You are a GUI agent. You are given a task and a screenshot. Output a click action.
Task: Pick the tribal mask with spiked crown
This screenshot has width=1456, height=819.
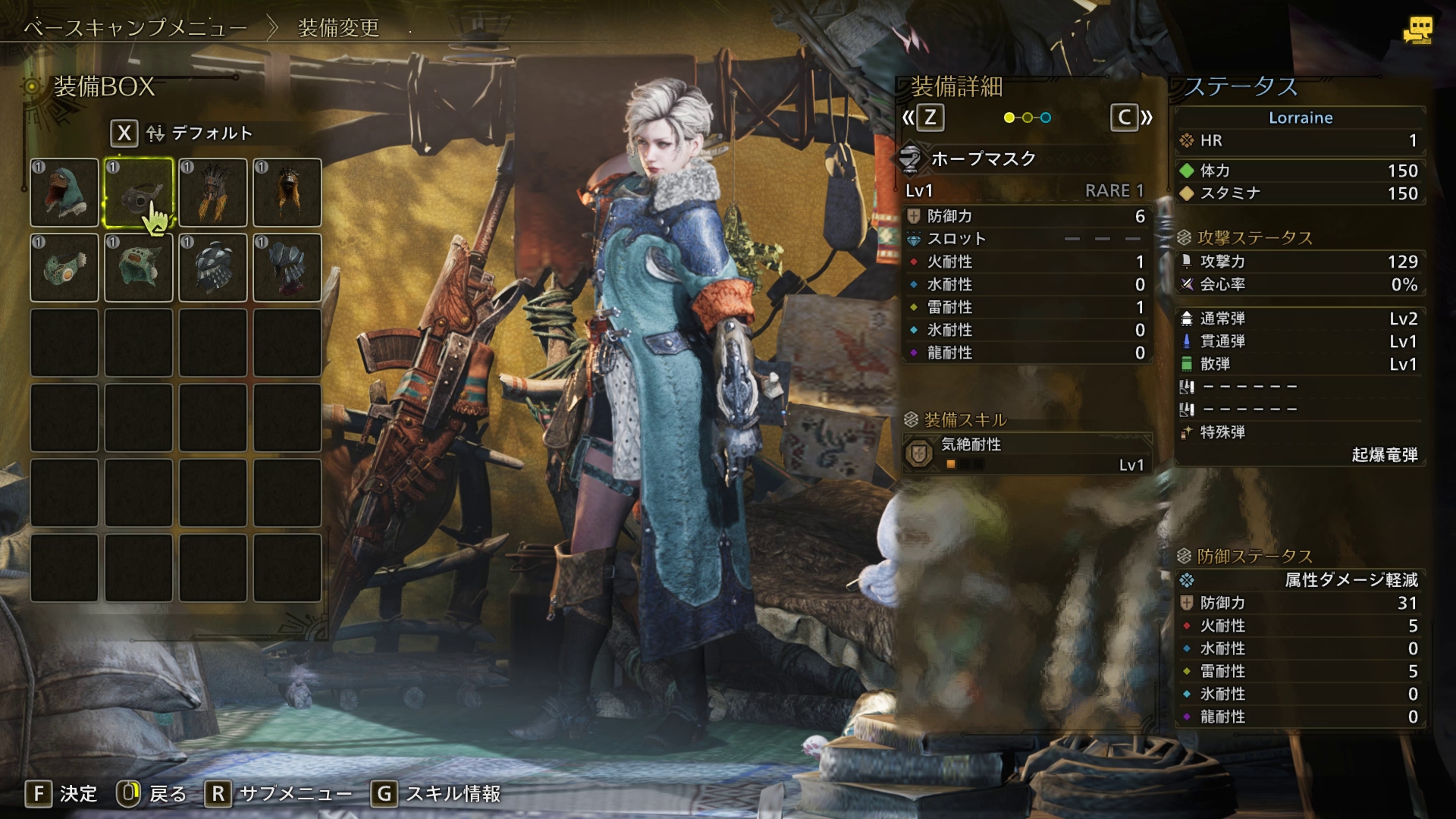click(213, 193)
